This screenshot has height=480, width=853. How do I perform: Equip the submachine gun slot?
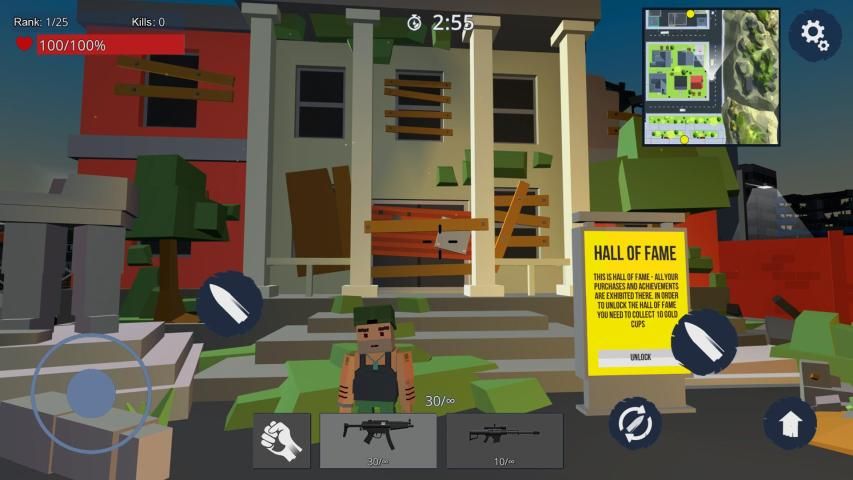coord(378,440)
